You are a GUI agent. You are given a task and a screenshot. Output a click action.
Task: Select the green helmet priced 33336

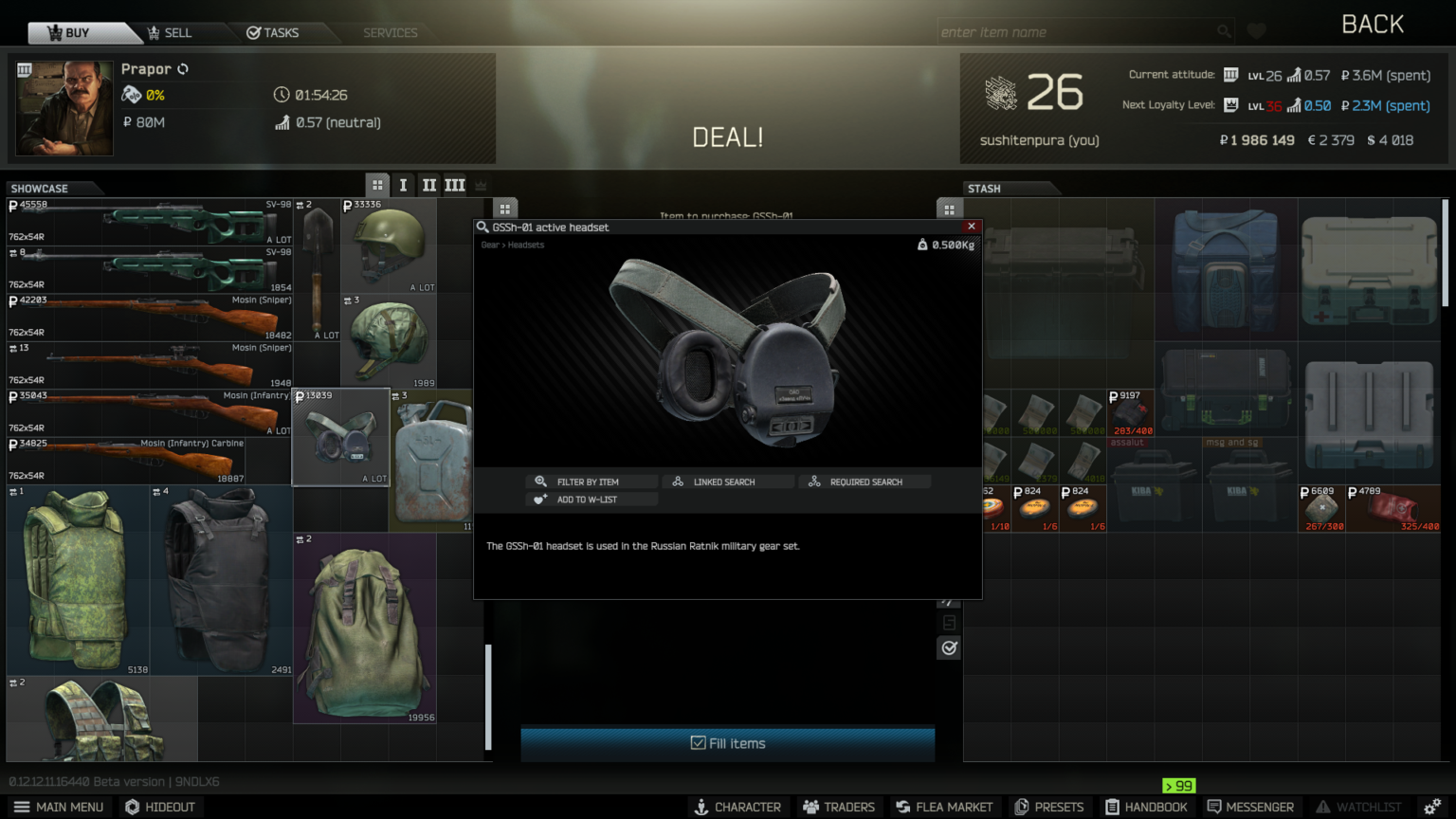point(389,245)
